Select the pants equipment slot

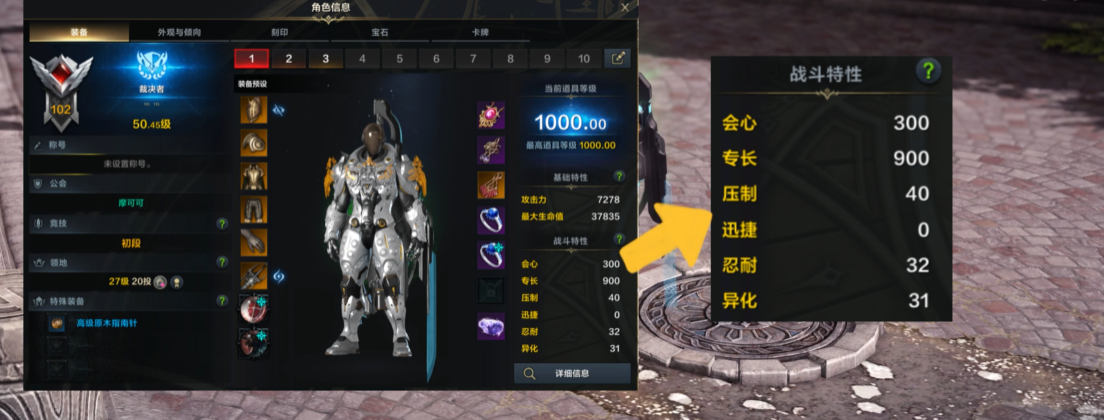pos(253,209)
